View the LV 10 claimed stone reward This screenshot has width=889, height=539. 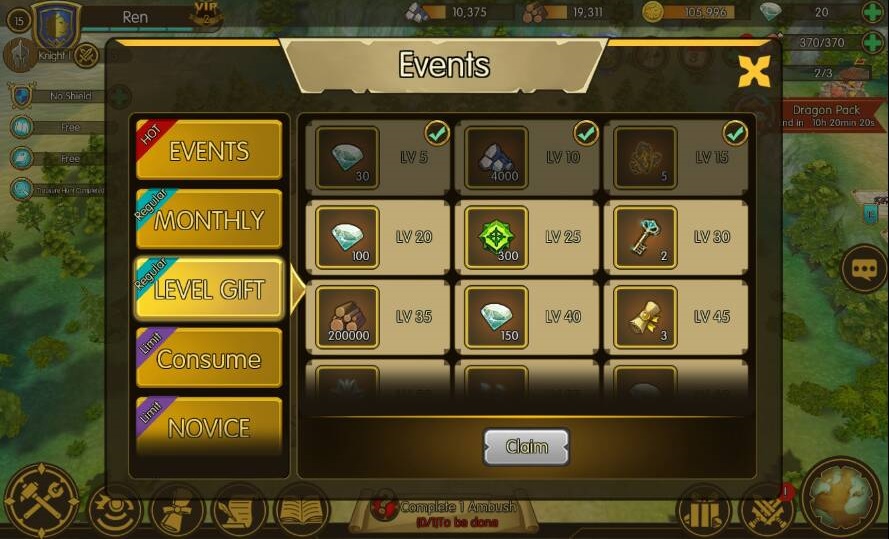coord(496,158)
